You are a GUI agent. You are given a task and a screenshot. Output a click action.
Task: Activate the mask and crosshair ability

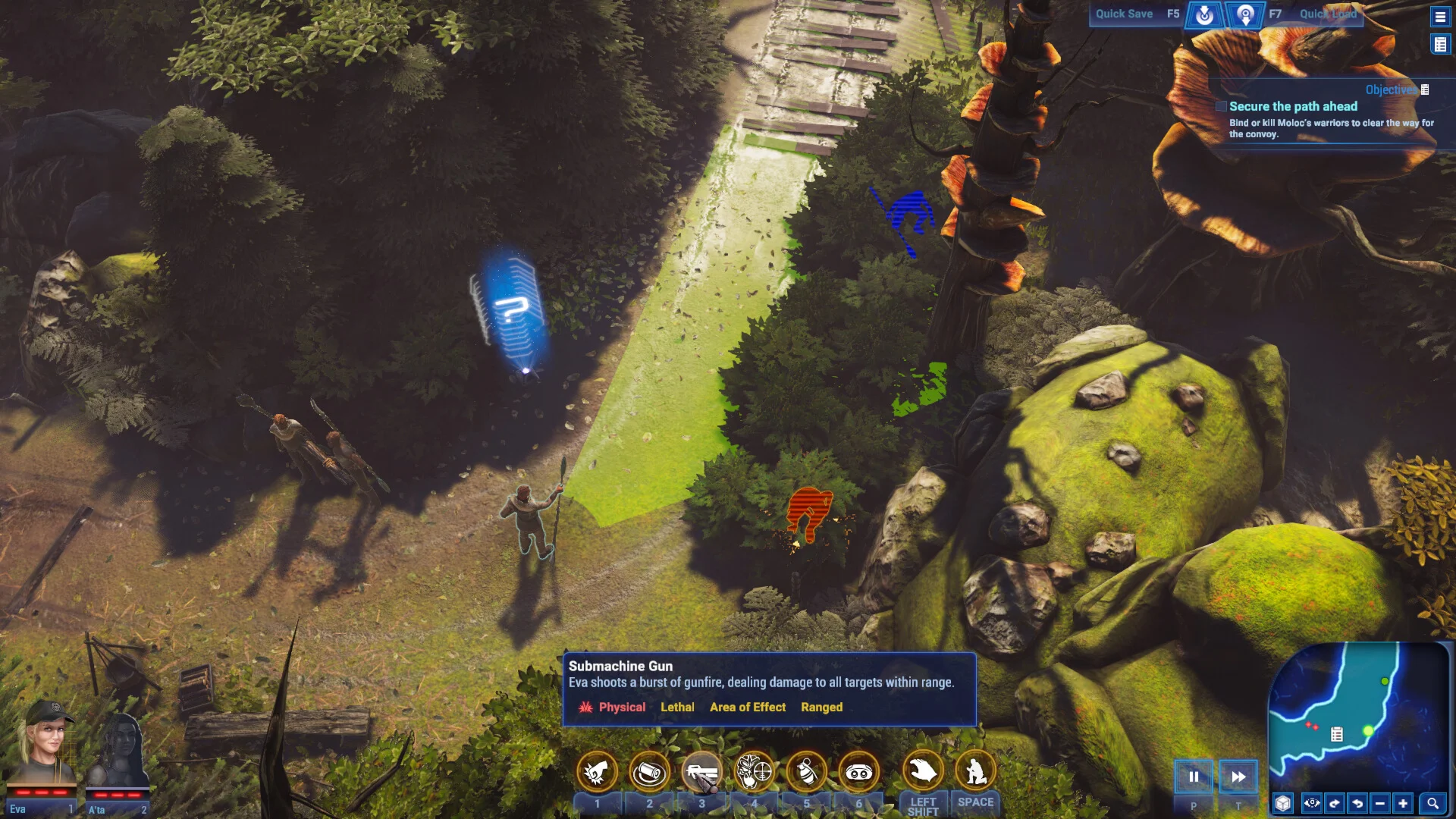click(x=755, y=772)
